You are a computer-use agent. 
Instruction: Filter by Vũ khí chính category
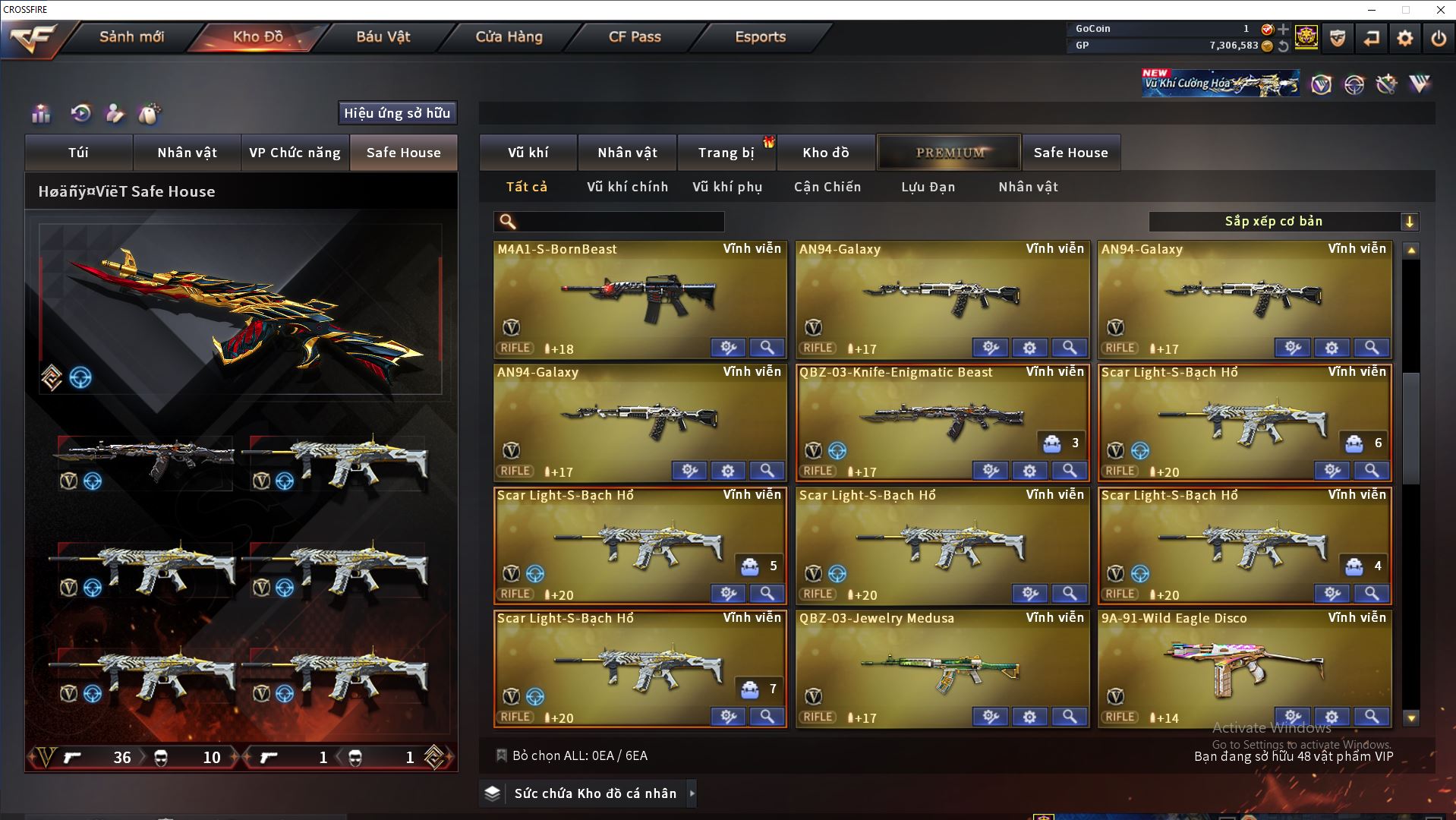coord(627,187)
